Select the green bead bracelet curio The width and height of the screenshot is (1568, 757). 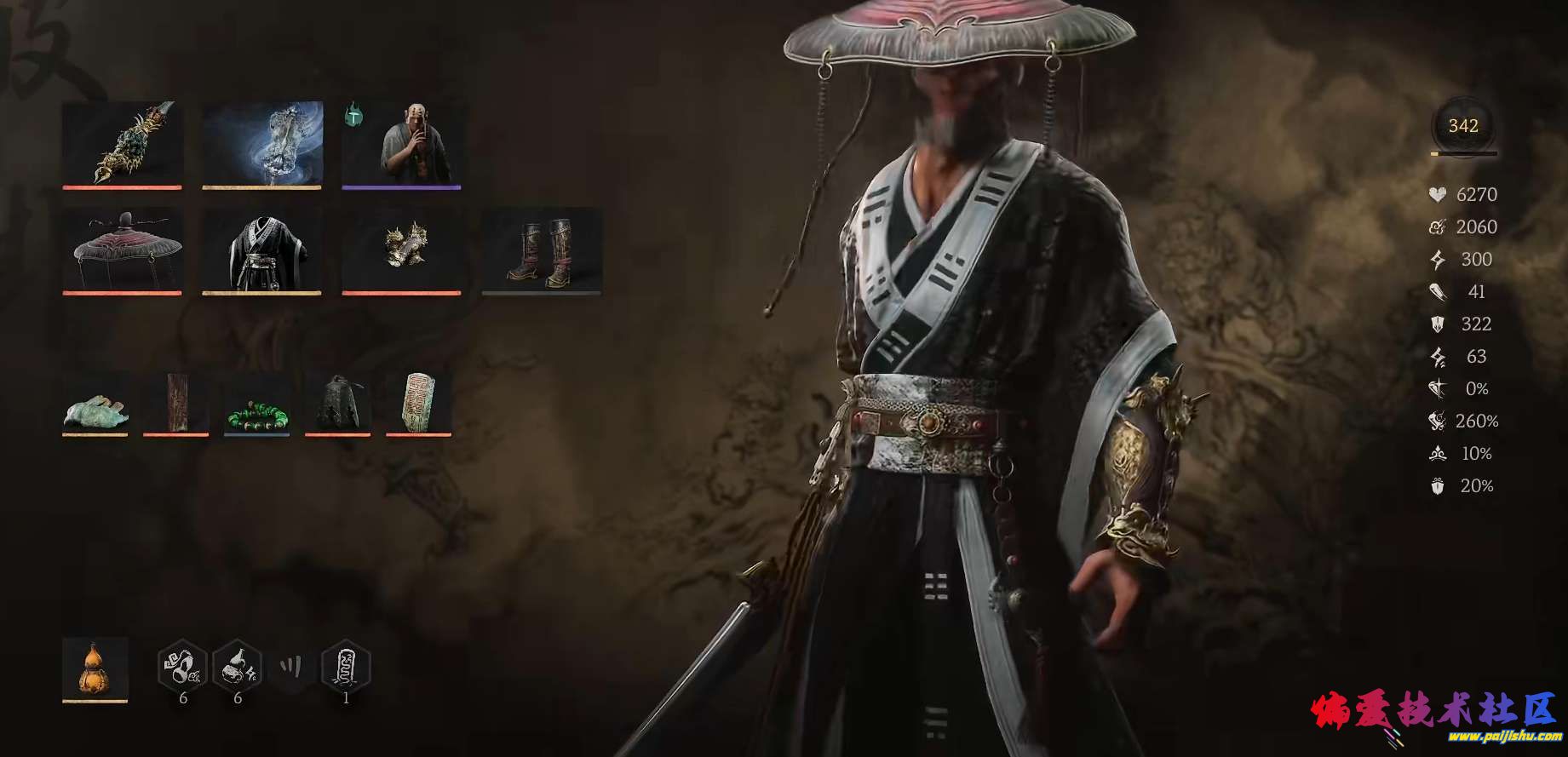[256, 404]
